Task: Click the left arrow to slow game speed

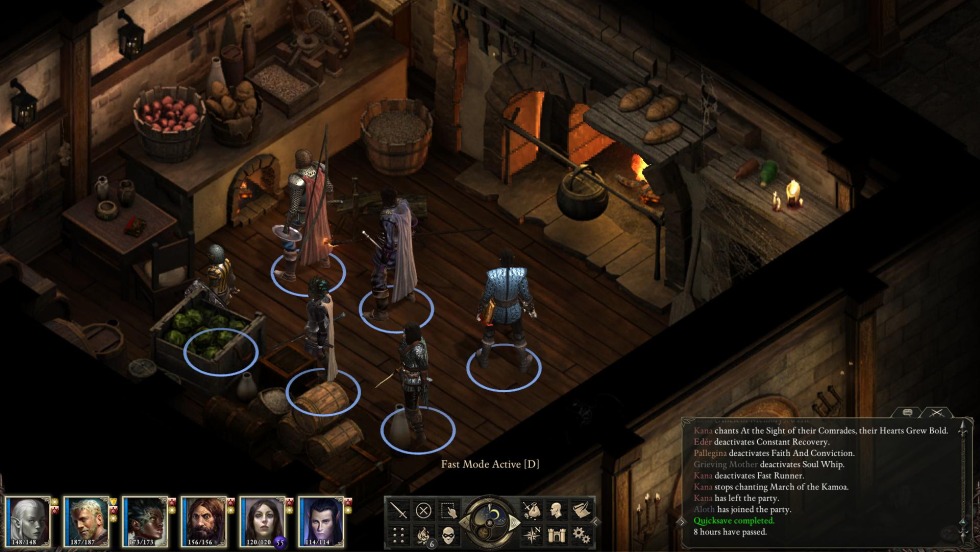Action: (x=464, y=522)
